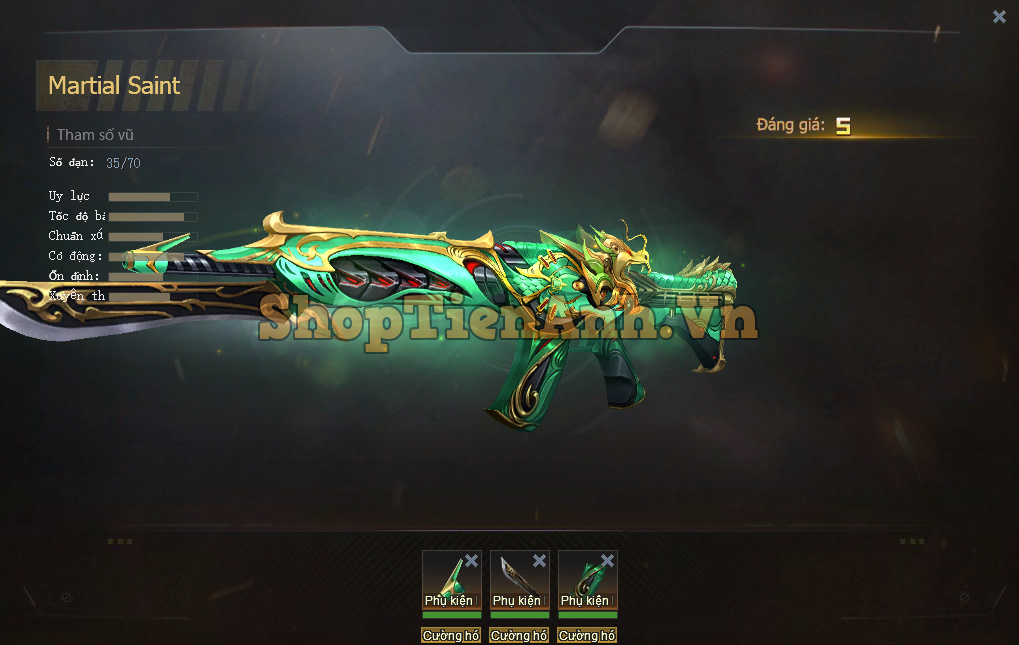Screen dimensions: 1019x645
Task: Remove the green magazine accessory with its X
Action: click(608, 560)
